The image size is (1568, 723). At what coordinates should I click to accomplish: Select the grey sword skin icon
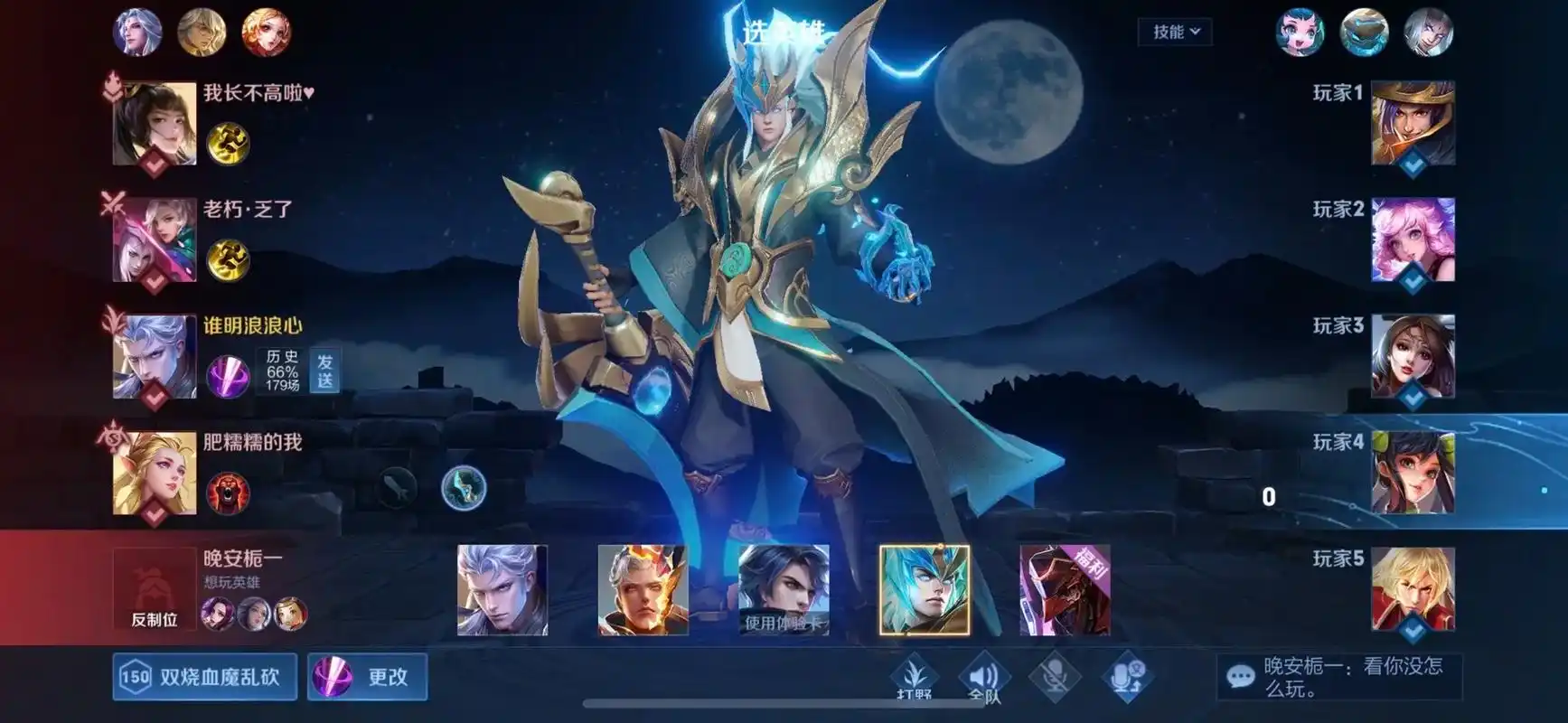(x=396, y=488)
